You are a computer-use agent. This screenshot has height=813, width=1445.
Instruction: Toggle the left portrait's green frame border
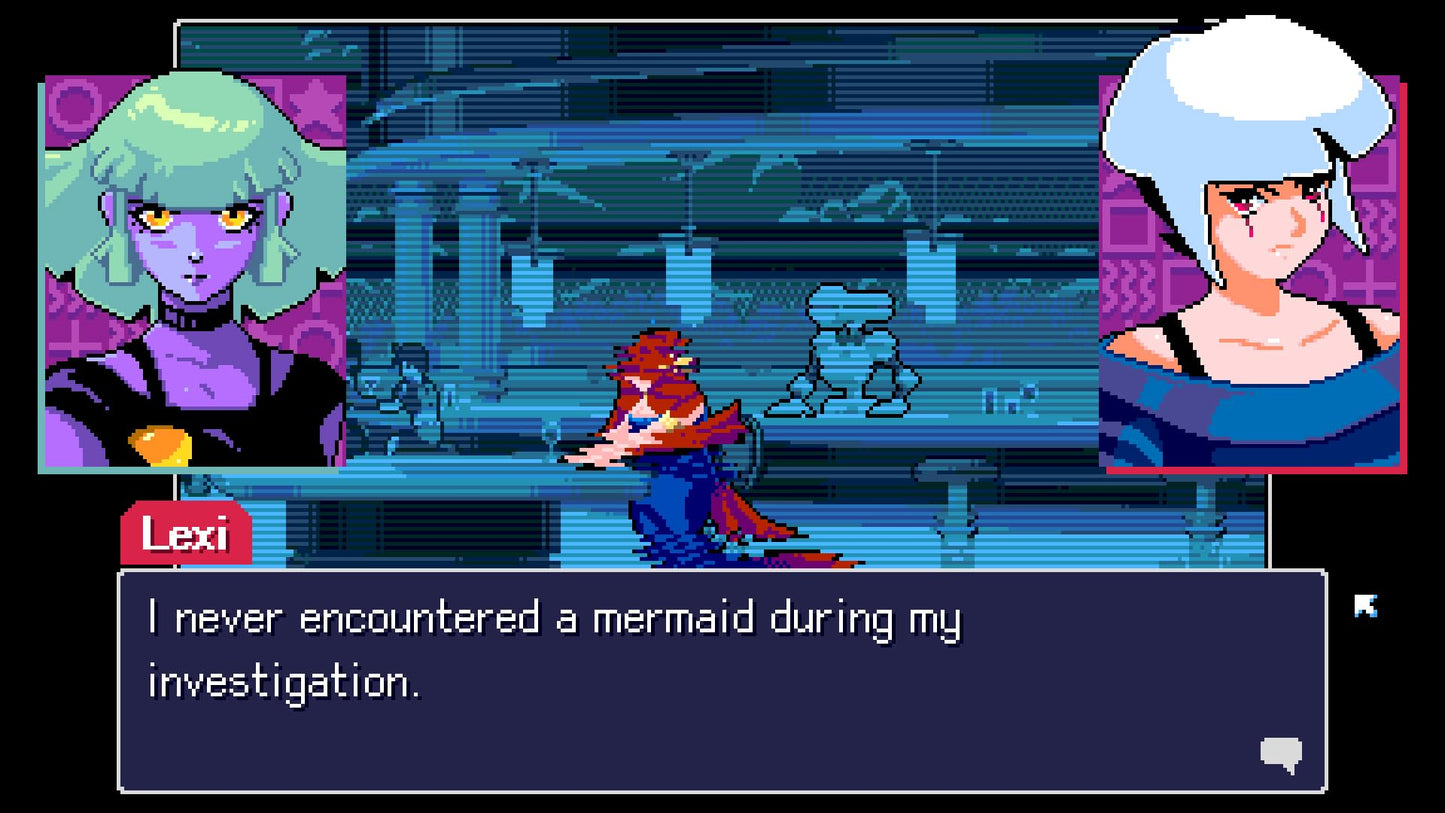pyautogui.click(x=42, y=270)
